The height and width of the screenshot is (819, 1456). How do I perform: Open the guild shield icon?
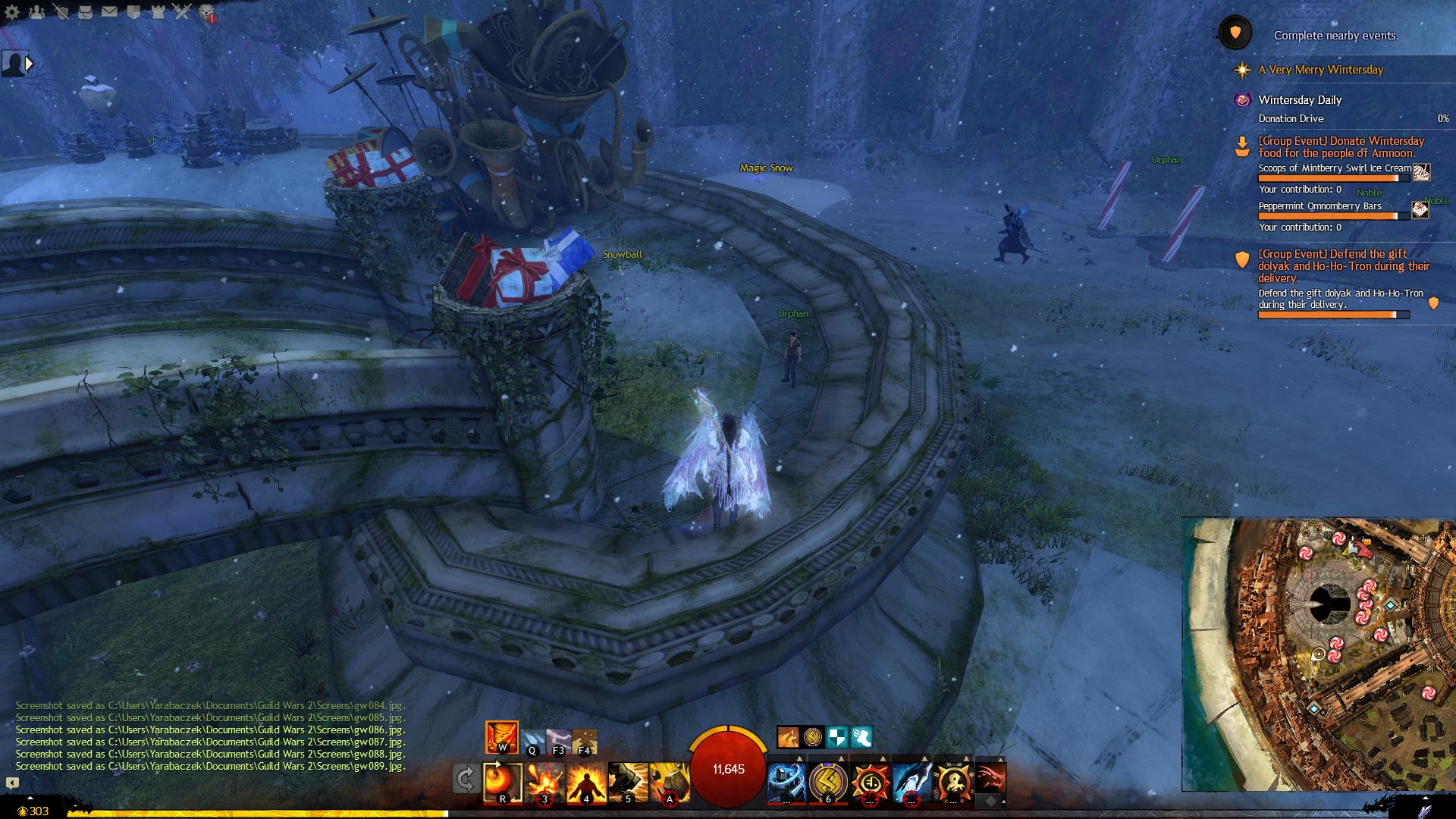click(x=133, y=12)
